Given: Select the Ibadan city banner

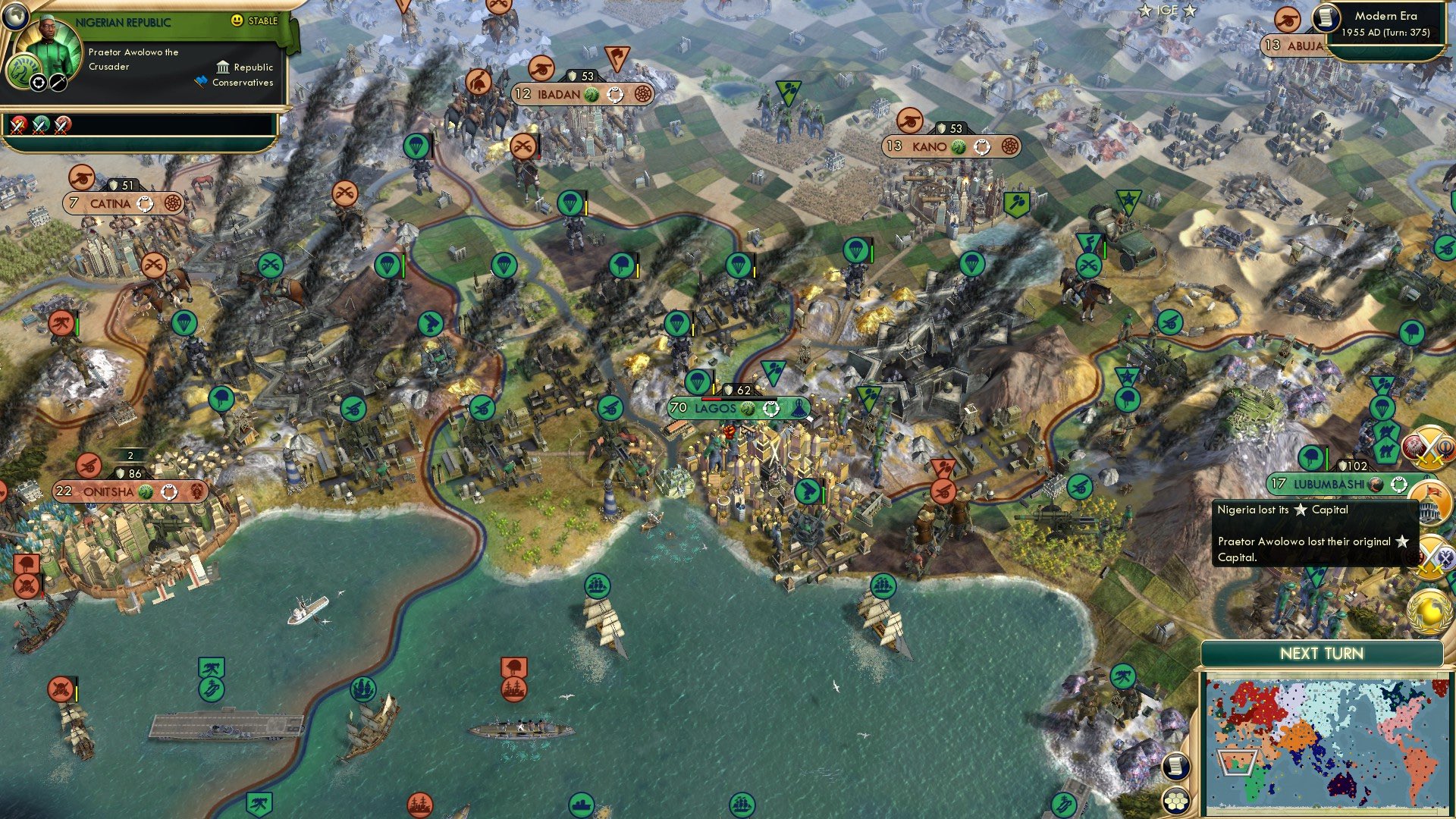Looking at the screenshot, I should [x=559, y=95].
